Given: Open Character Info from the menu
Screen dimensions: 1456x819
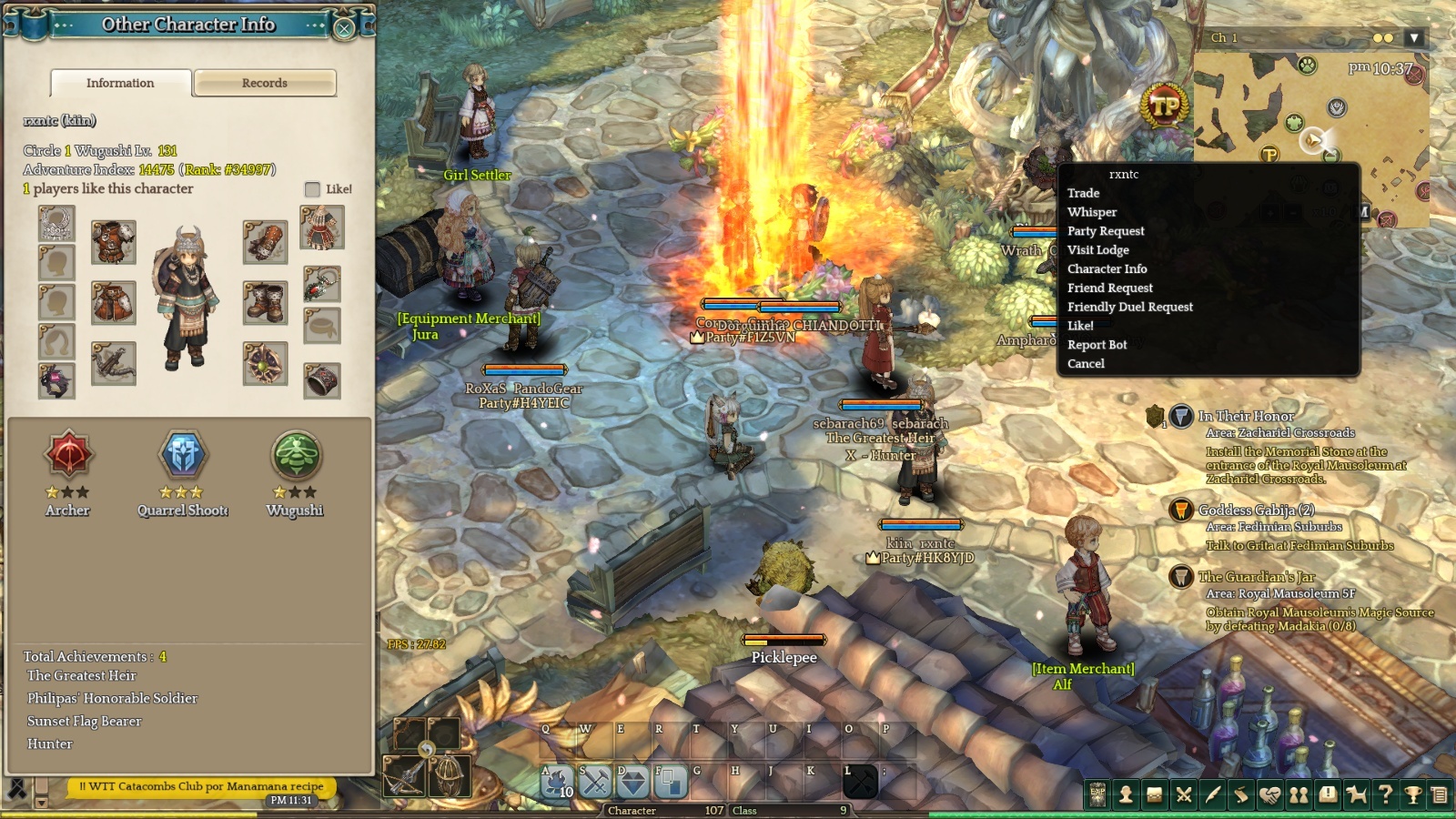Looking at the screenshot, I should (x=1107, y=269).
